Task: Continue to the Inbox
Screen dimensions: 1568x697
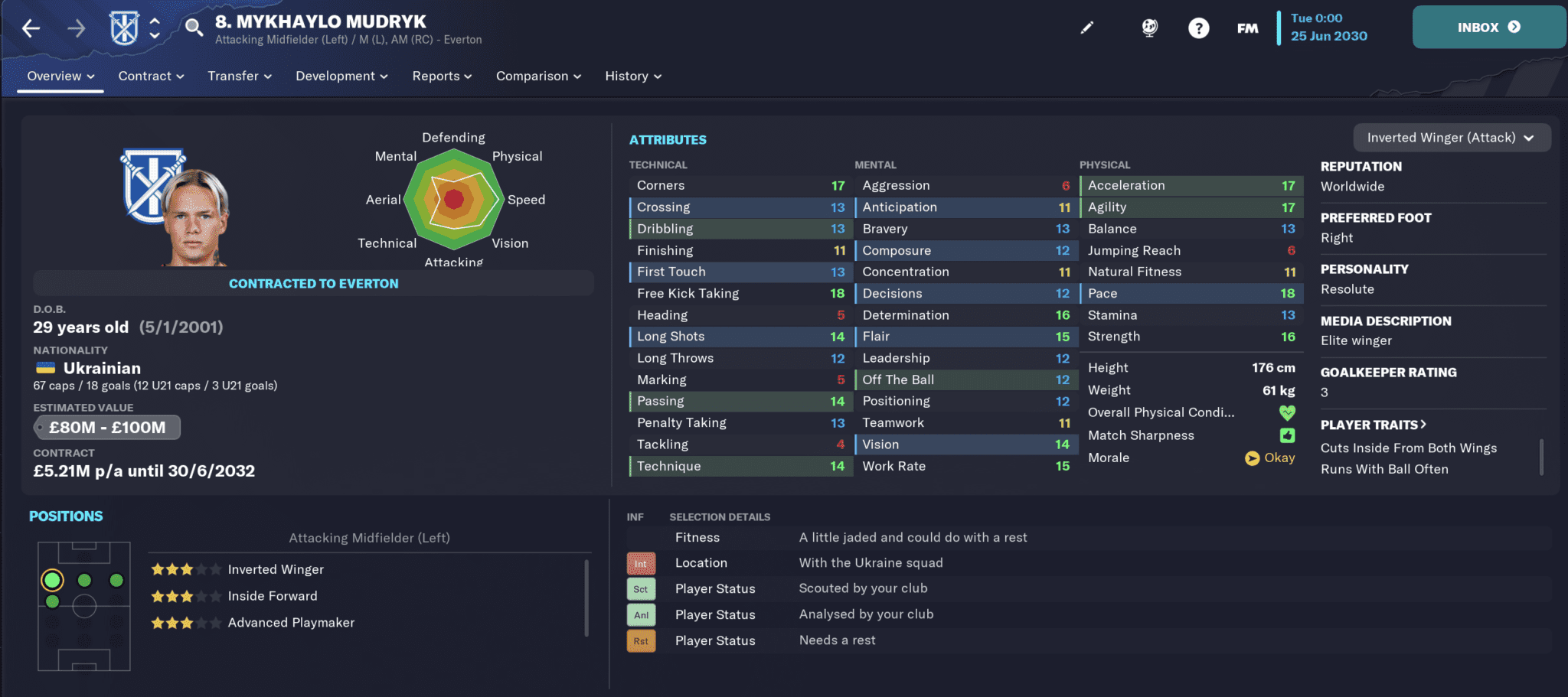Action: pyautogui.click(x=1488, y=28)
